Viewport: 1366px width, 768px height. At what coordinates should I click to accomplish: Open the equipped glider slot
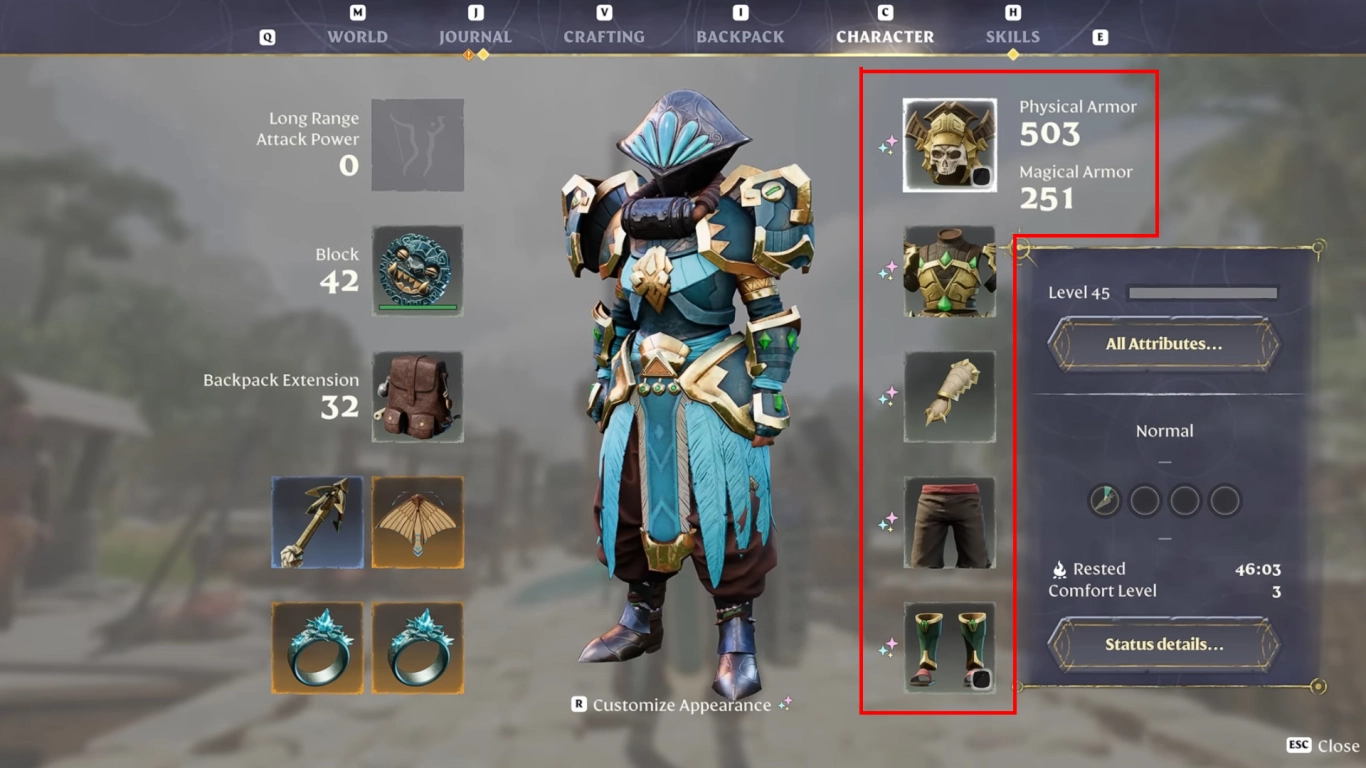(417, 520)
